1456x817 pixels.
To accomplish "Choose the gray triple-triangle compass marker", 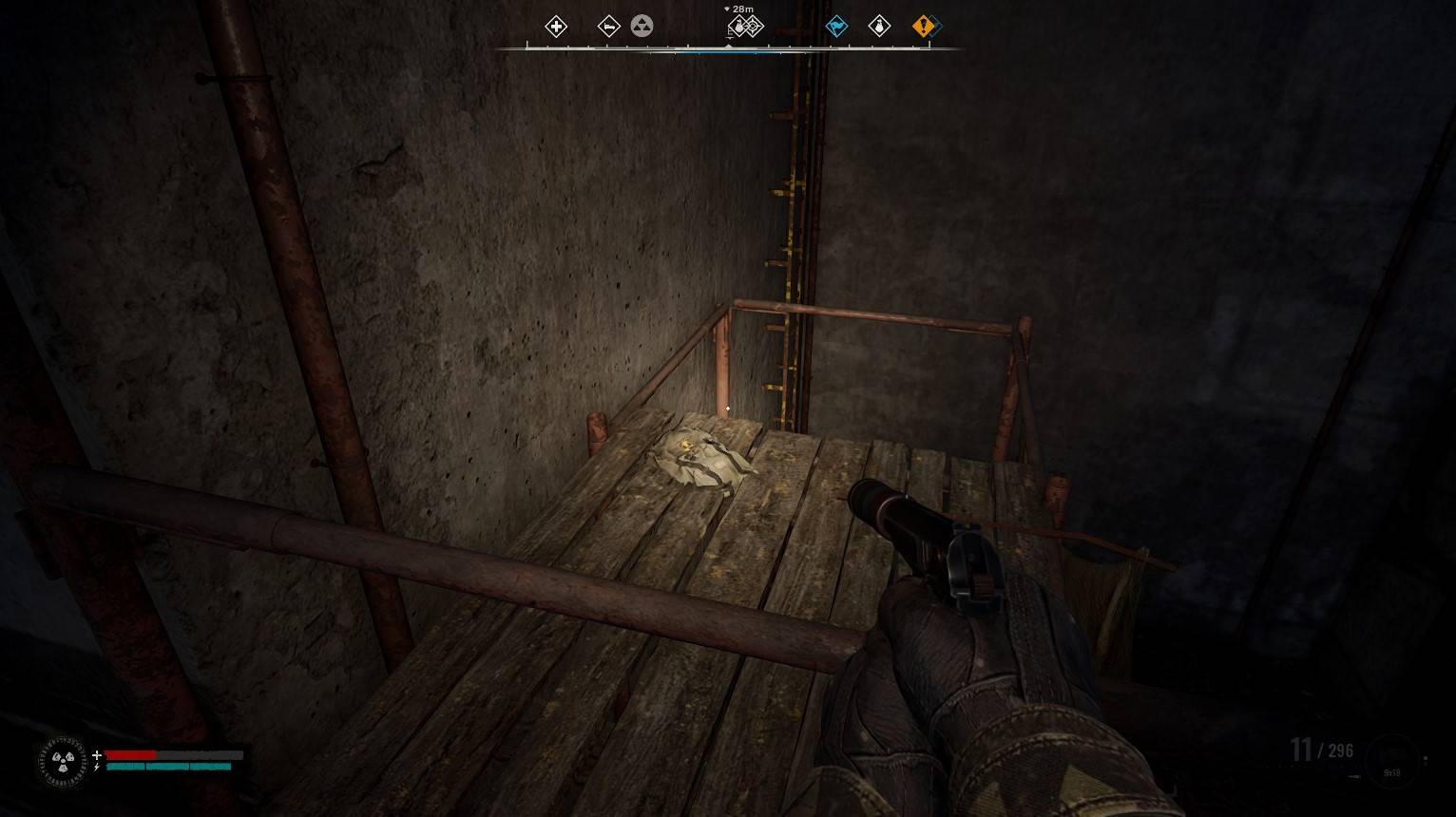I will click(642, 27).
